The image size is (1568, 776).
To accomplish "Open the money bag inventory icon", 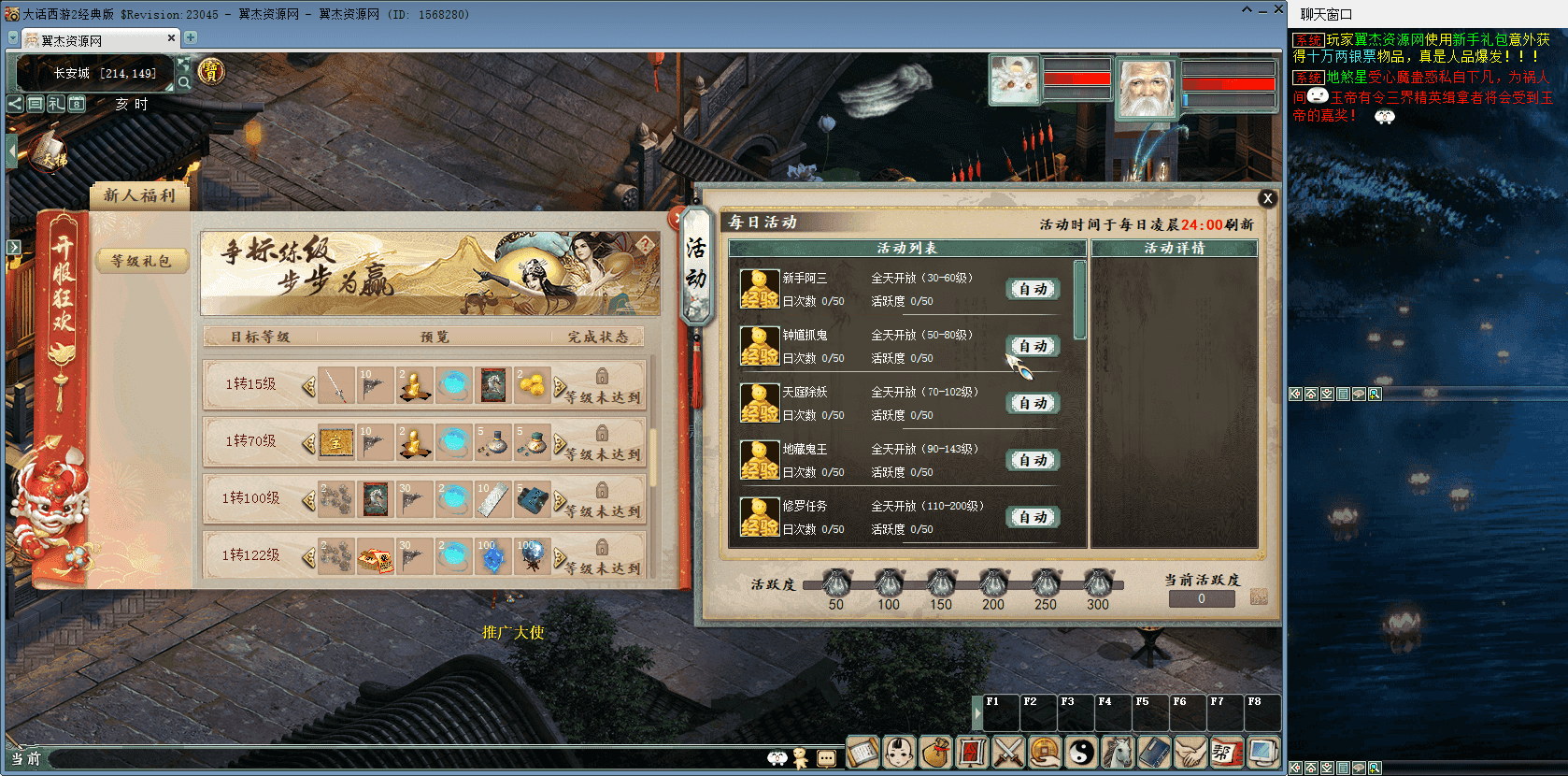I will click(x=935, y=751).
